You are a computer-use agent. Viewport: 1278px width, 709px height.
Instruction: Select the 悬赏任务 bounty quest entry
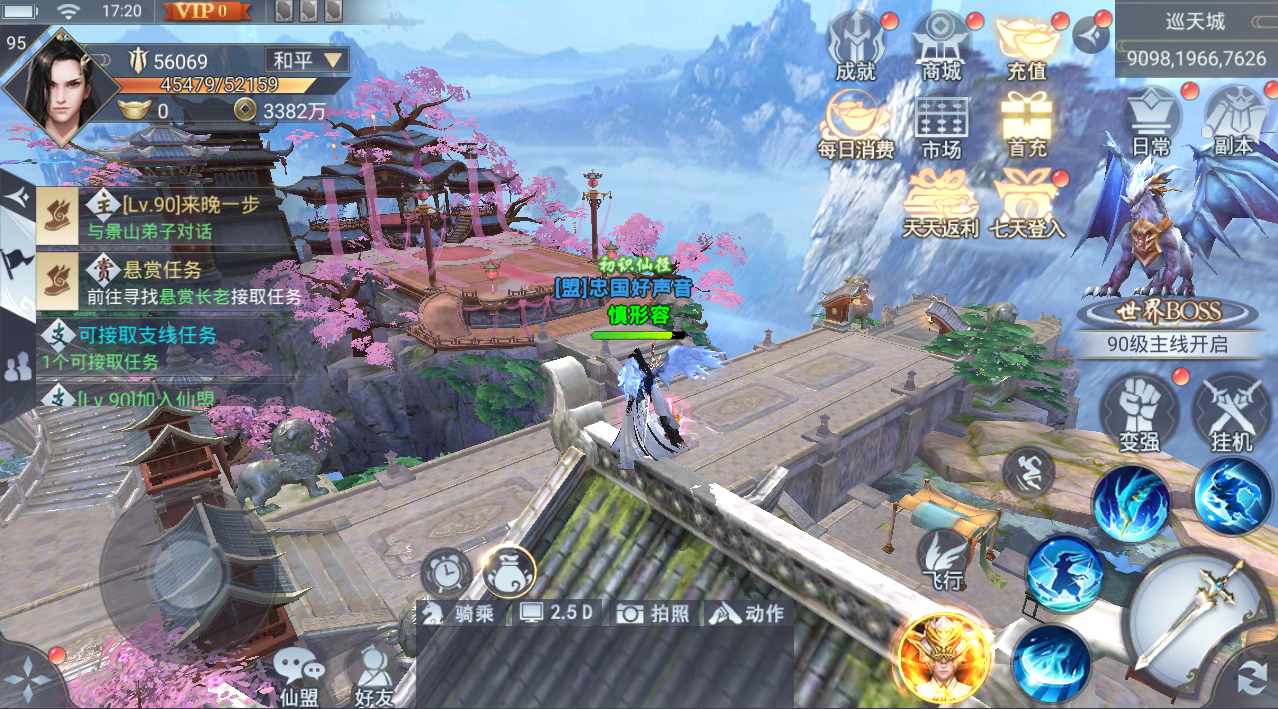coord(168,281)
